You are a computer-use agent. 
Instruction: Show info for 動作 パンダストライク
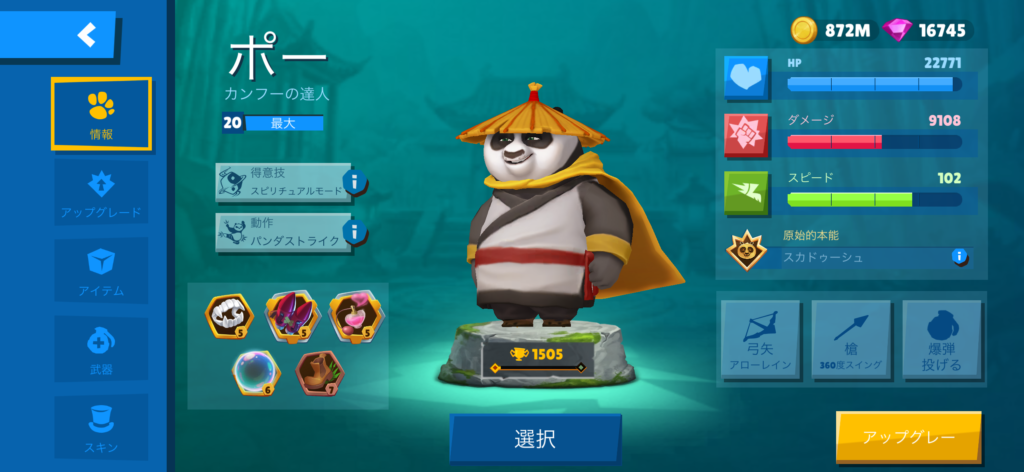[355, 233]
